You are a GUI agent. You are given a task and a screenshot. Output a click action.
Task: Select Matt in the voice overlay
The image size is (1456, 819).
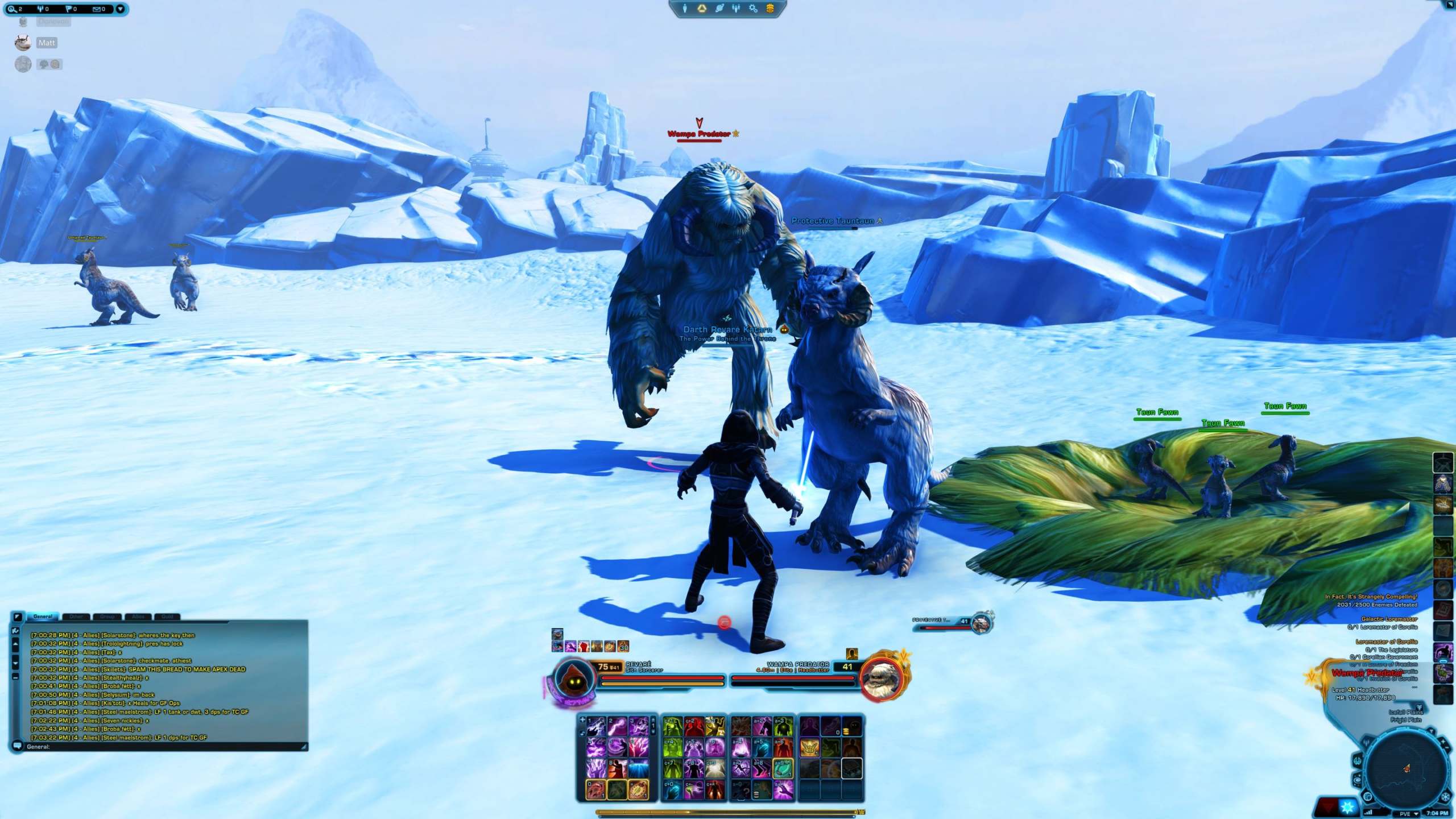[47, 43]
